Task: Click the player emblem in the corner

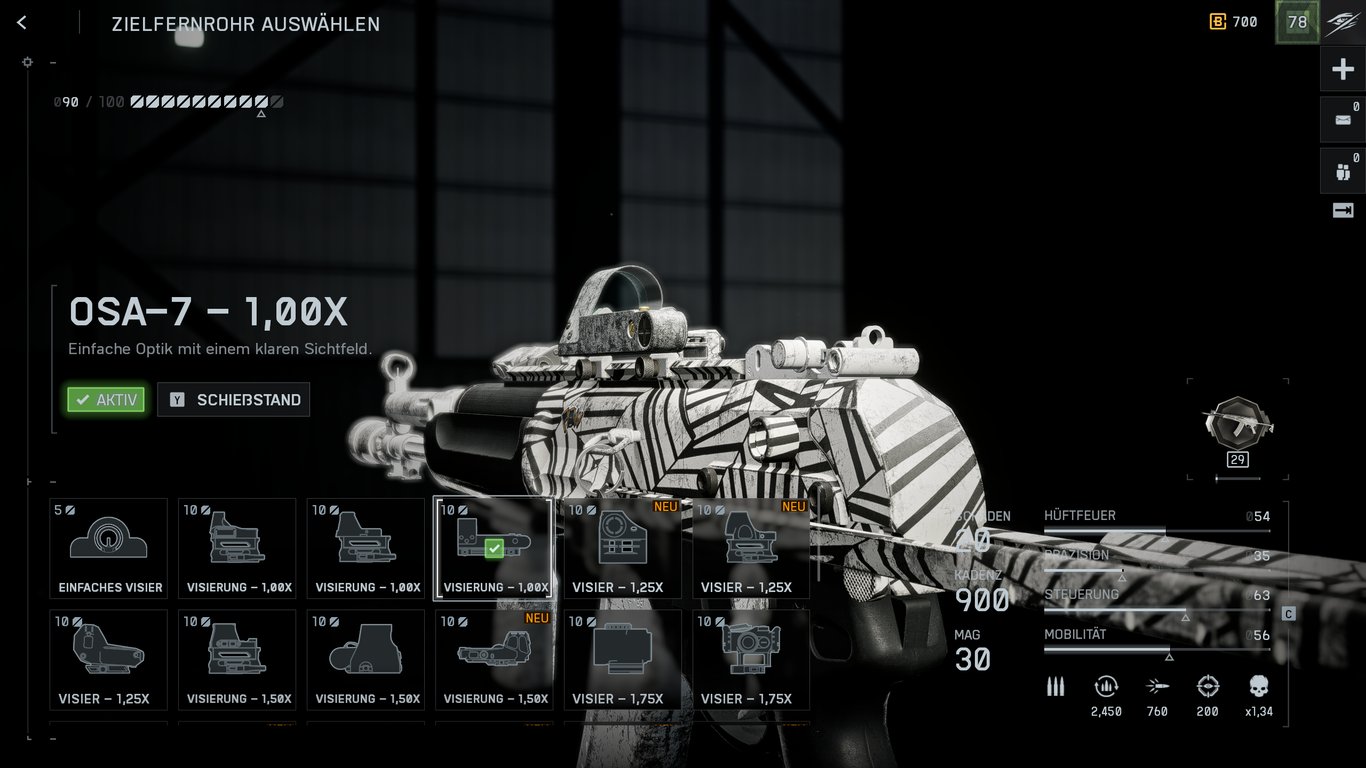Action: click(1343, 23)
